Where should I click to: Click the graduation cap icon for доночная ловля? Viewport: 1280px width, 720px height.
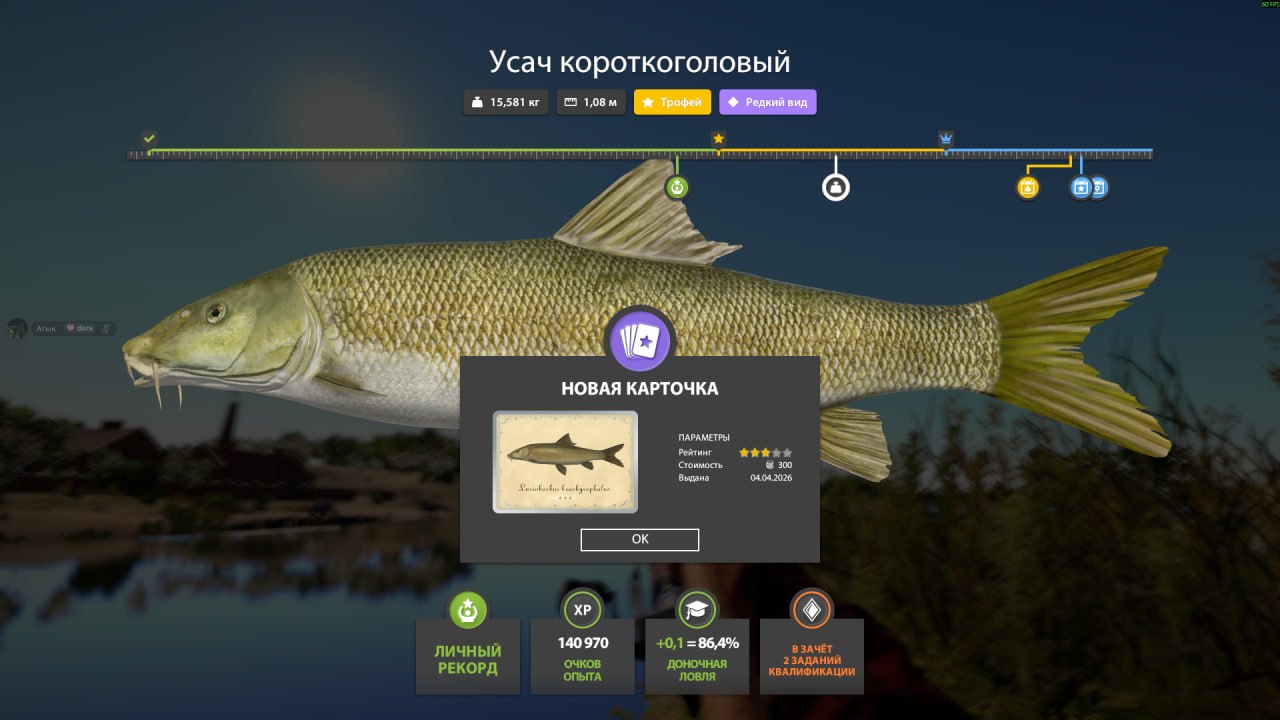tap(697, 611)
